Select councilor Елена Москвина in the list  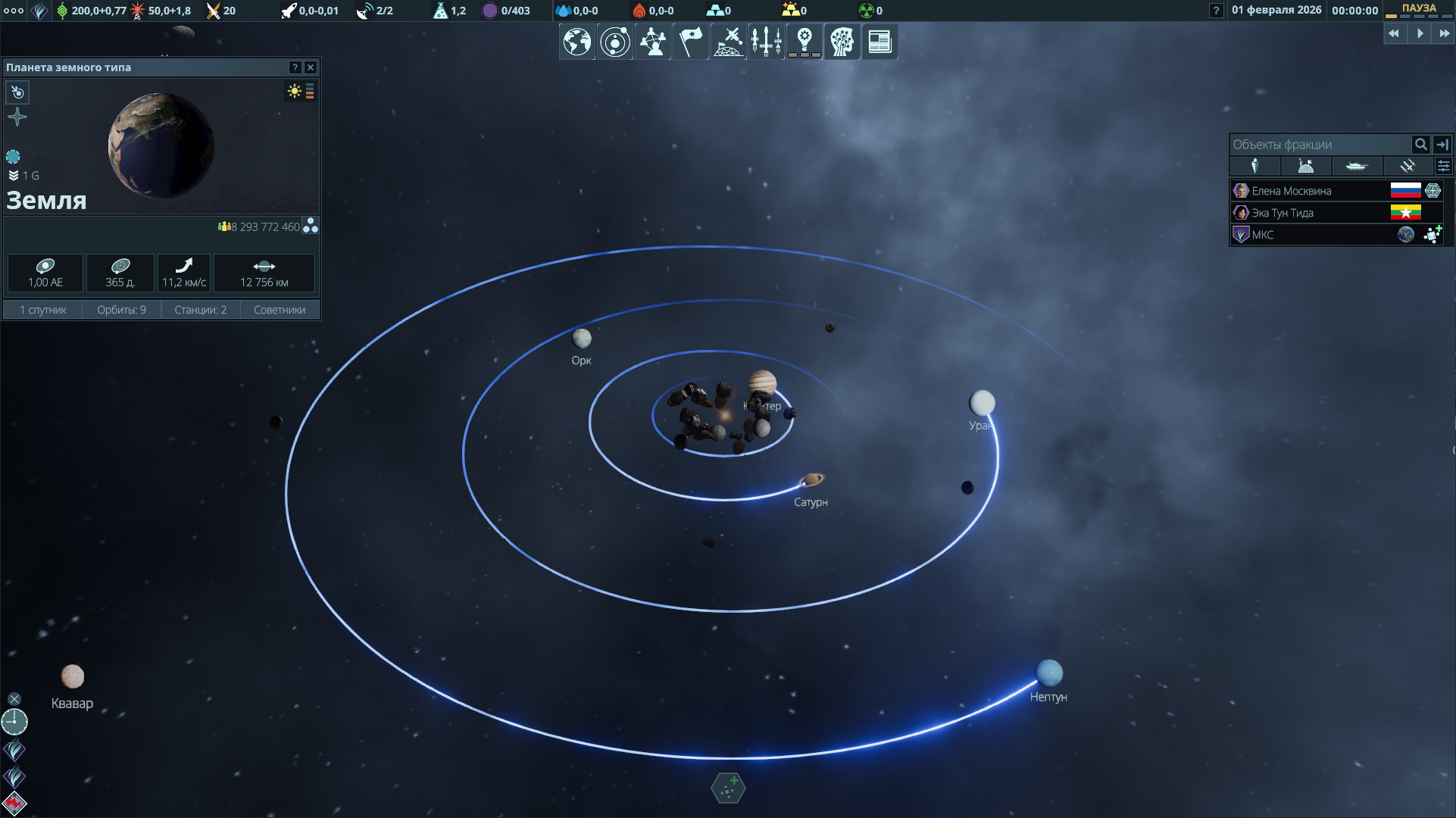tap(1291, 191)
